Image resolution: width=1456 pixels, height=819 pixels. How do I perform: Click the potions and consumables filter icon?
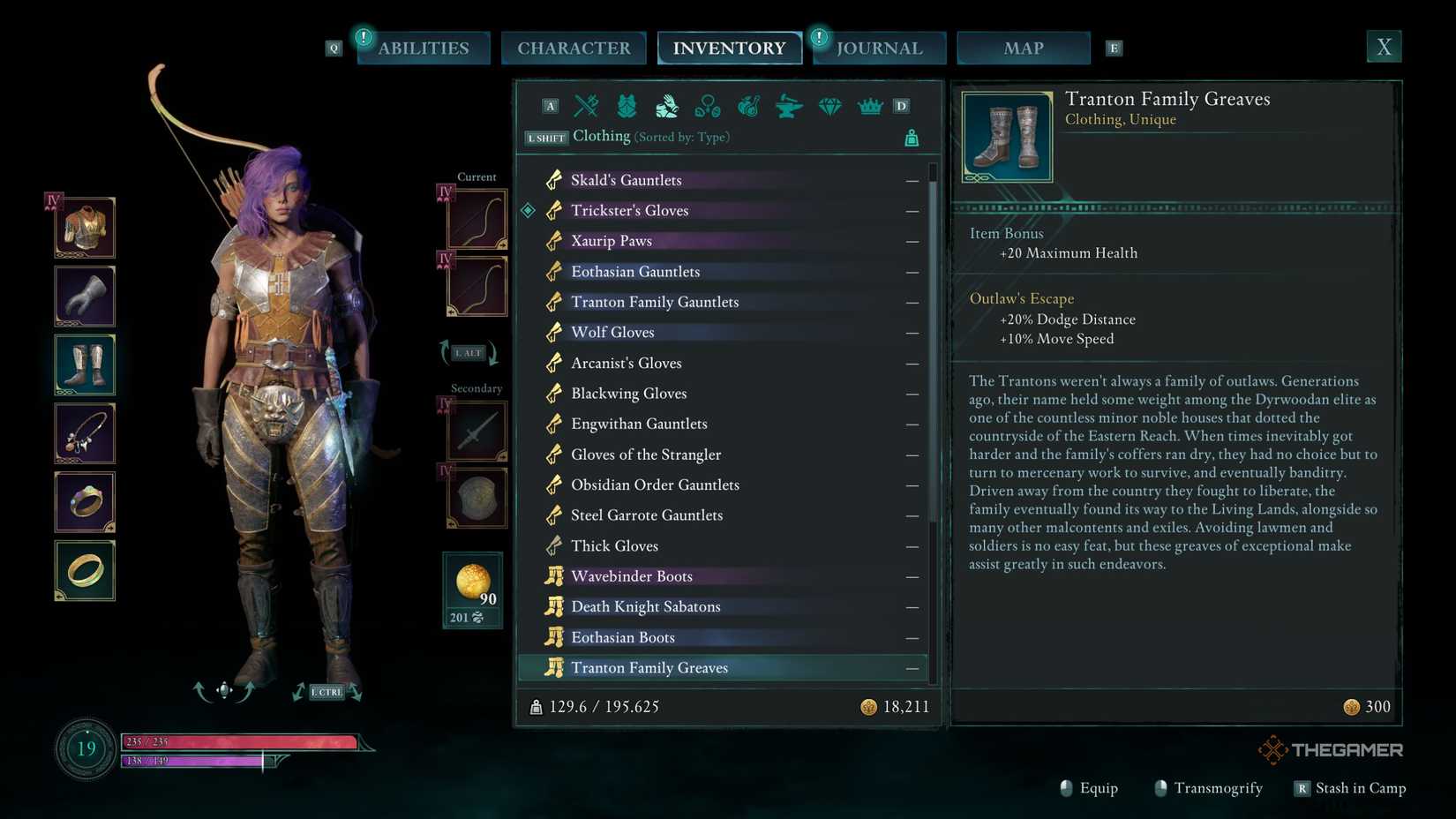point(749,106)
